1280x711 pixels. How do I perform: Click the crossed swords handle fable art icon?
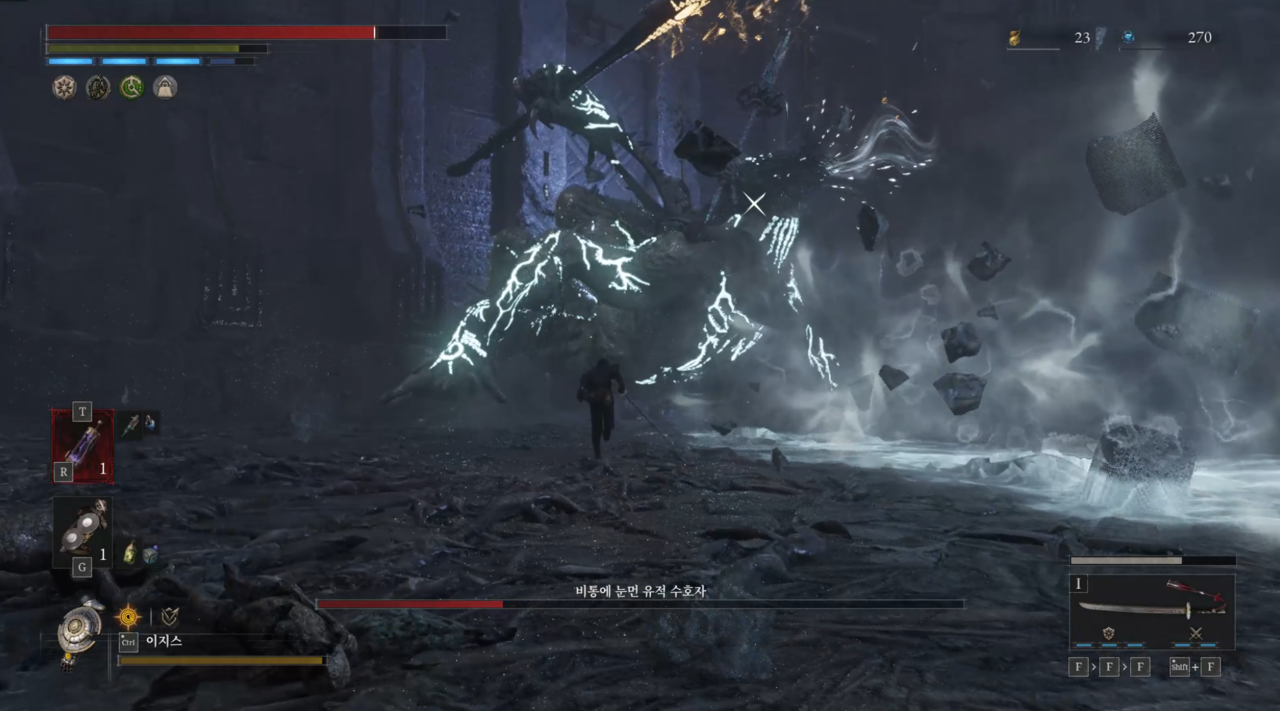pyautogui.click(x=1194, y=633)
